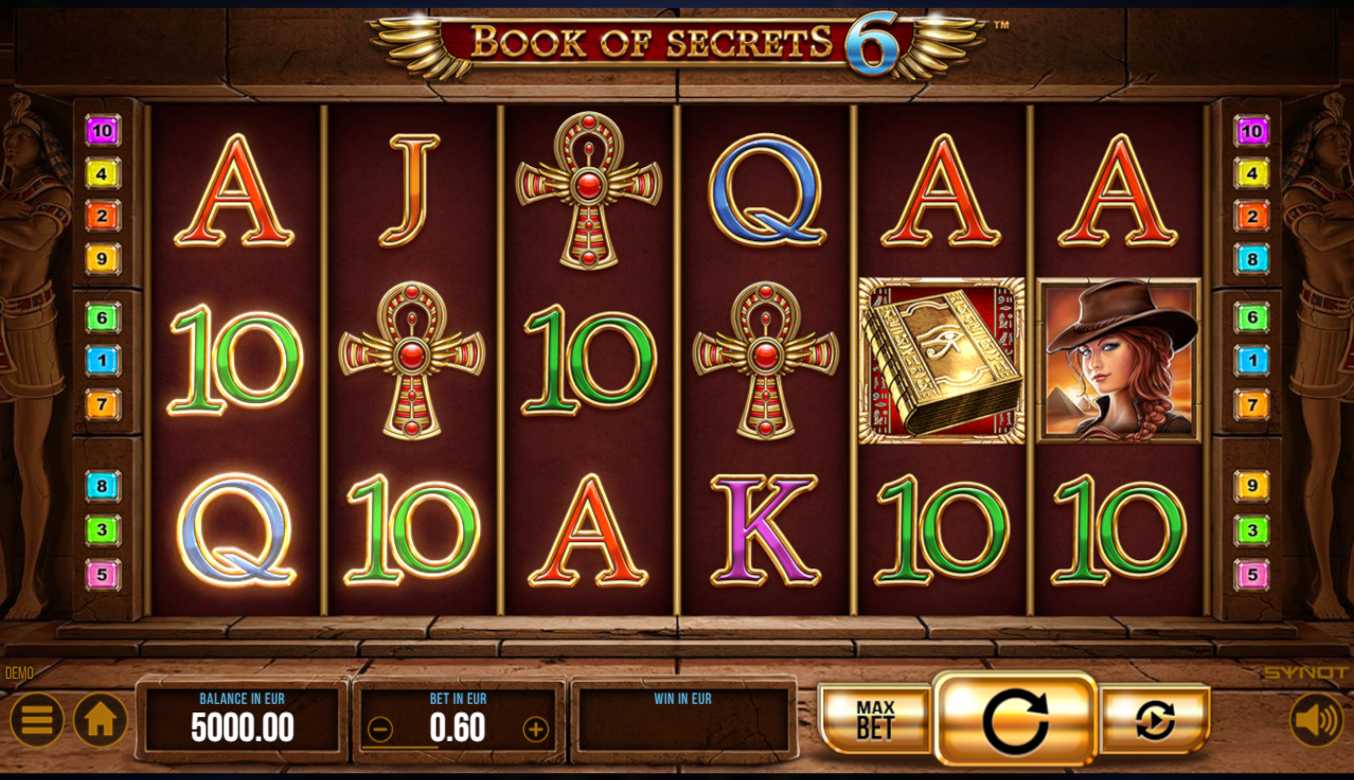Increase the bet with the plus button
Screen dimensions: 1354x780
536,729
